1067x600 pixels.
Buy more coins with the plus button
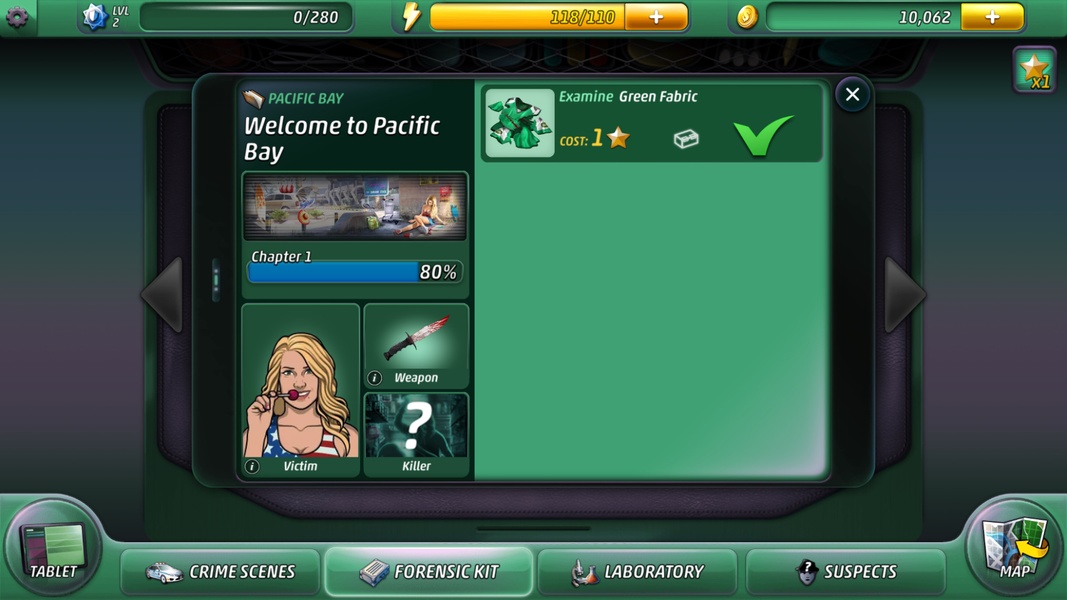[x=992, y=17]
